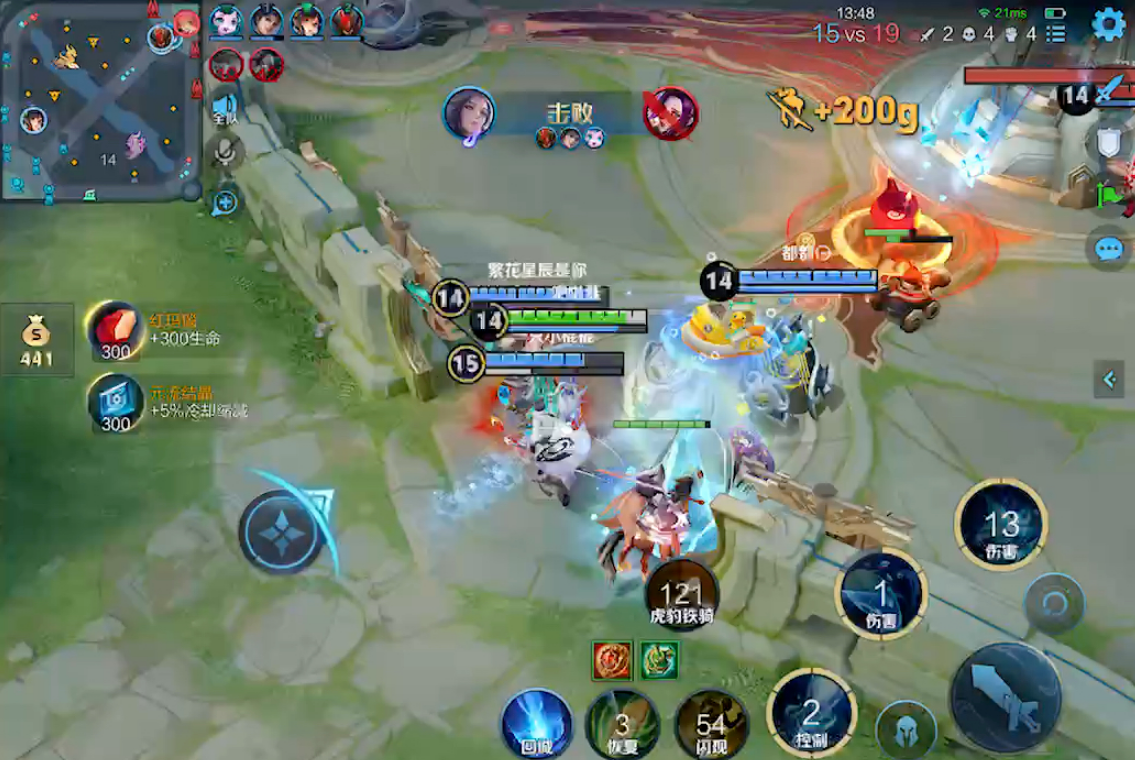Viewport: 1135px width, 760px height.
Task: Toggle the voice microphone button
Action: click(227, 152)
